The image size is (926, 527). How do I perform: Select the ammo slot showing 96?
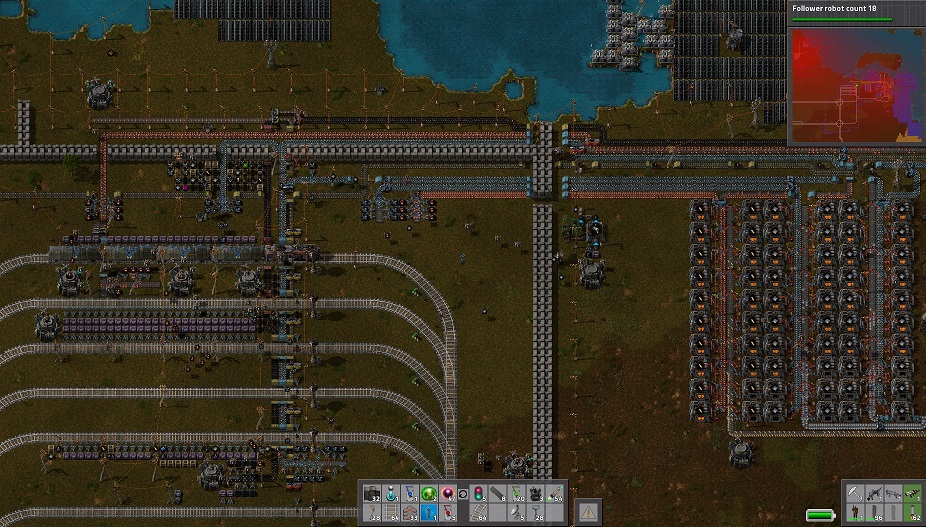[x=874, y=513]
